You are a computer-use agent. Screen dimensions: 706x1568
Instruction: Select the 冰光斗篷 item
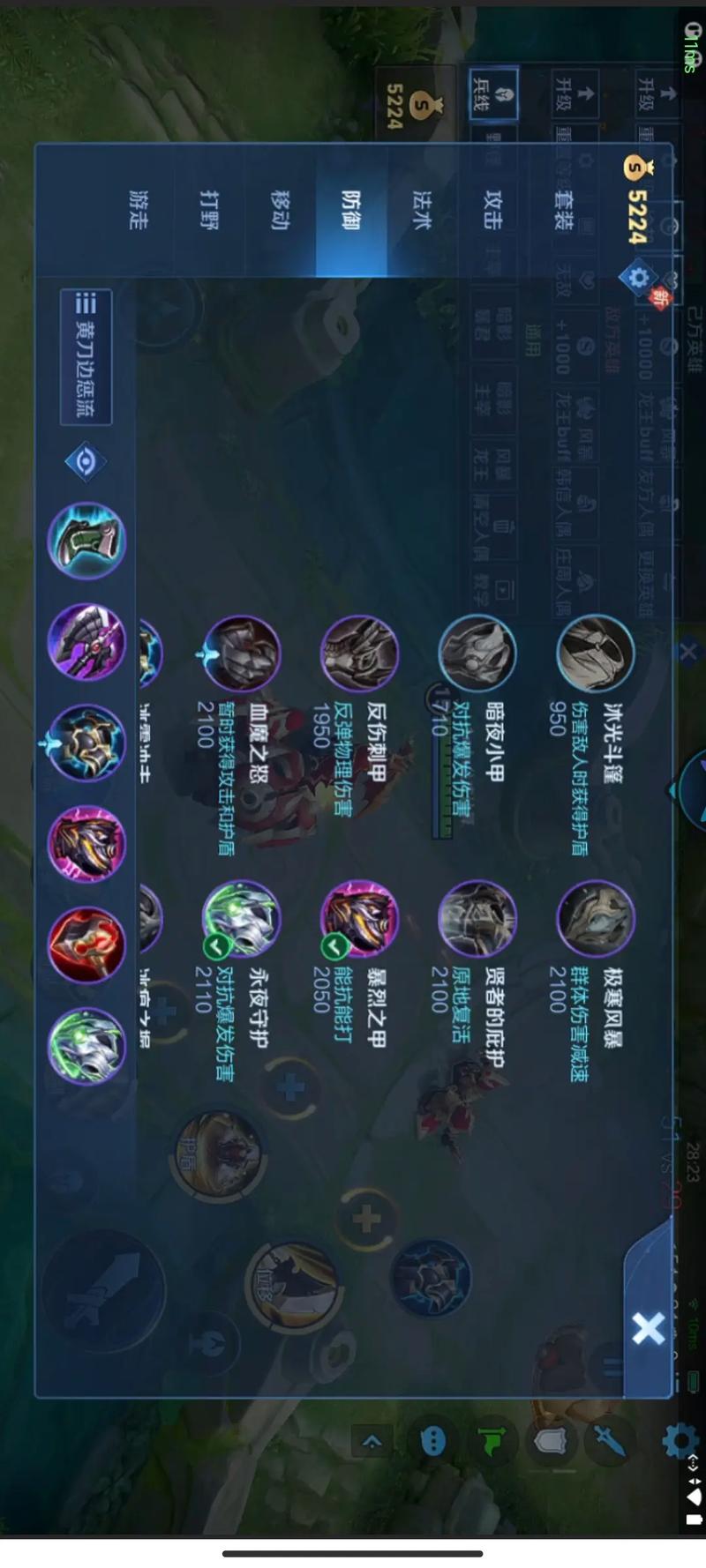coord(596,654)
